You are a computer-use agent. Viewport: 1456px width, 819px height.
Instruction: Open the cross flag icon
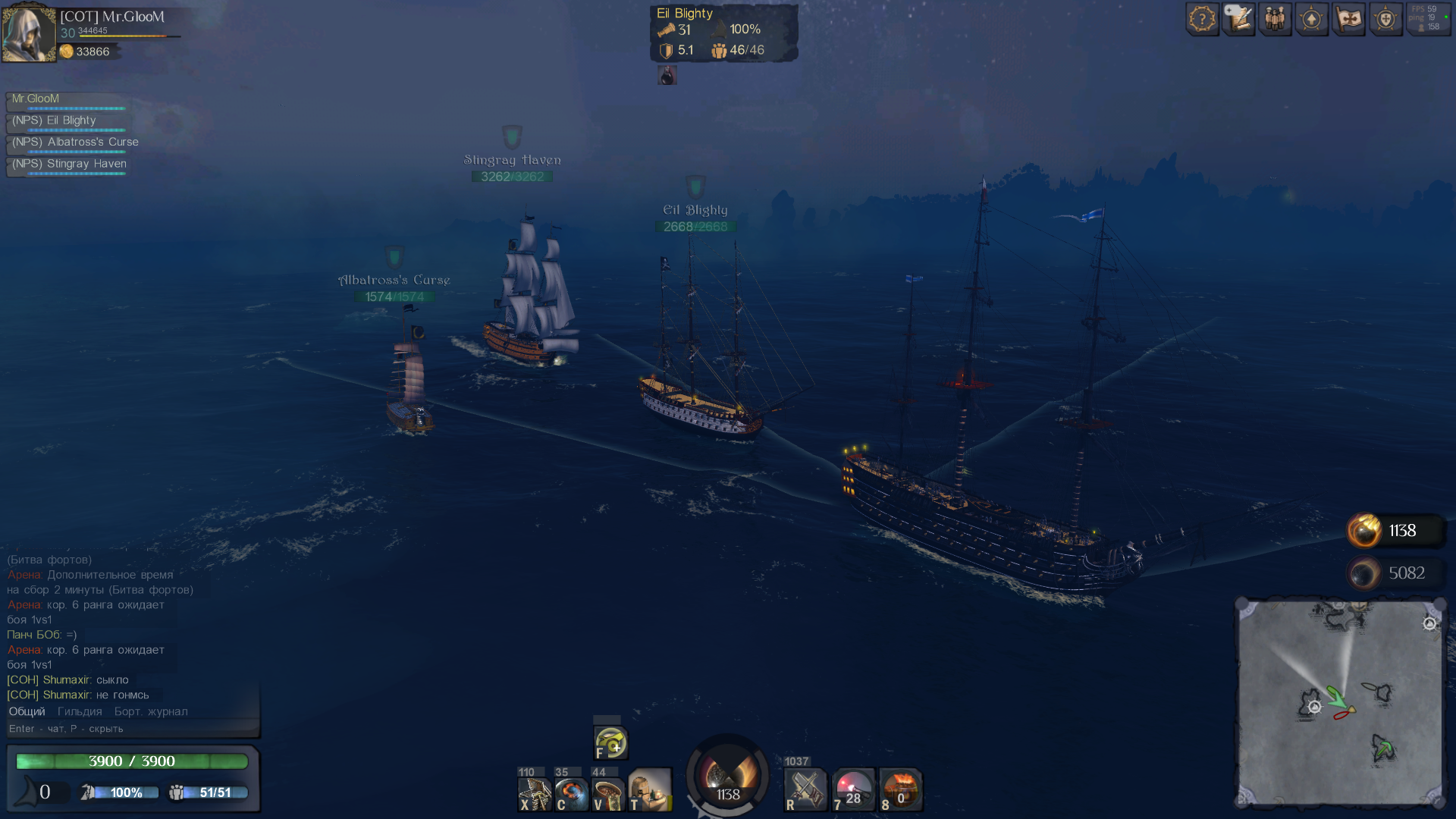(x=1349, y=19)
